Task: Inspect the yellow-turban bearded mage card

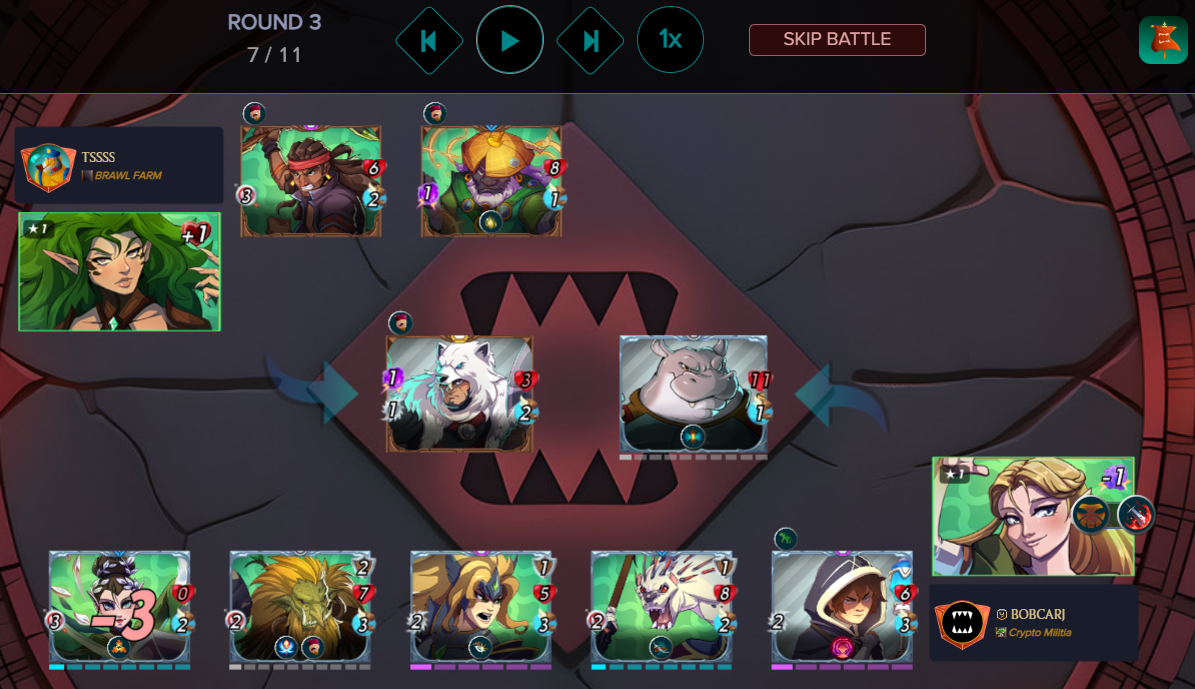Action: coord(491,181)
